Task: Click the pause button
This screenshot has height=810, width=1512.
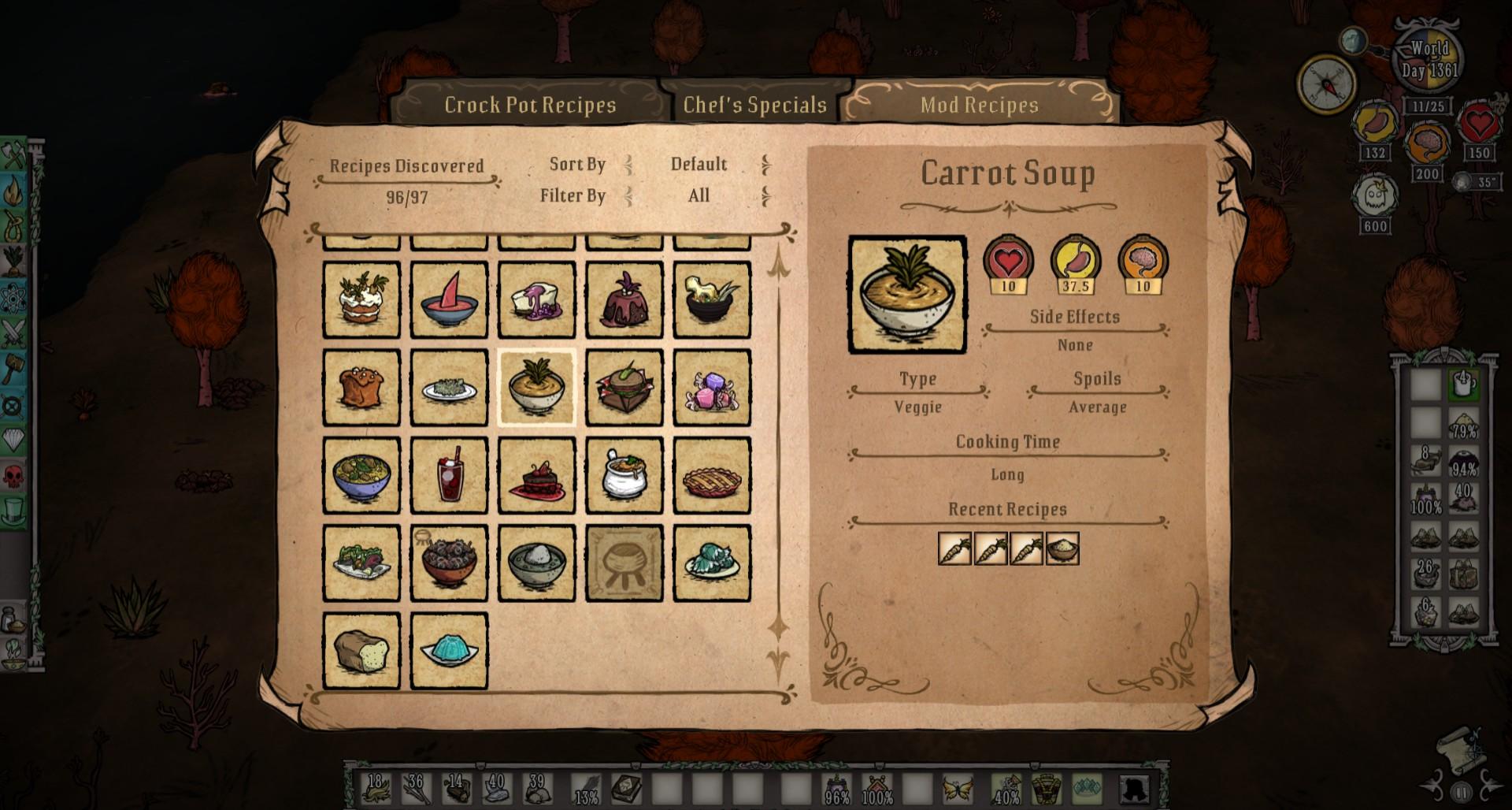Action: tap(1462, 792)
